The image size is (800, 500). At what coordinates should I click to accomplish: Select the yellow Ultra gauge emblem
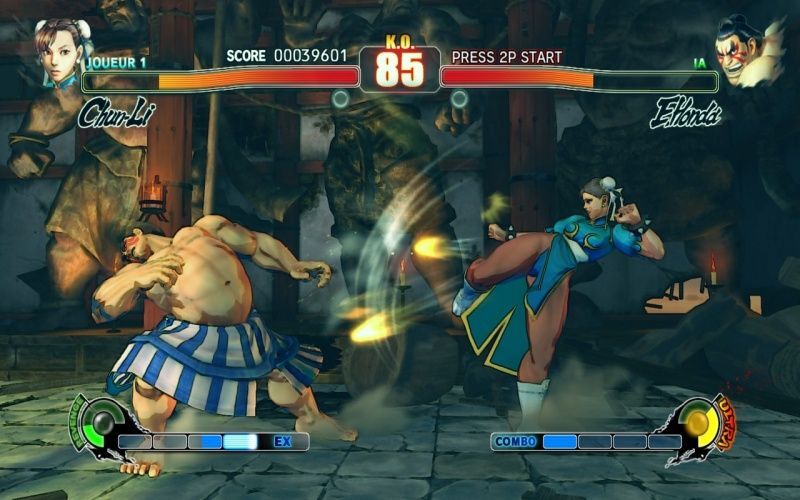tap(699, 424)
